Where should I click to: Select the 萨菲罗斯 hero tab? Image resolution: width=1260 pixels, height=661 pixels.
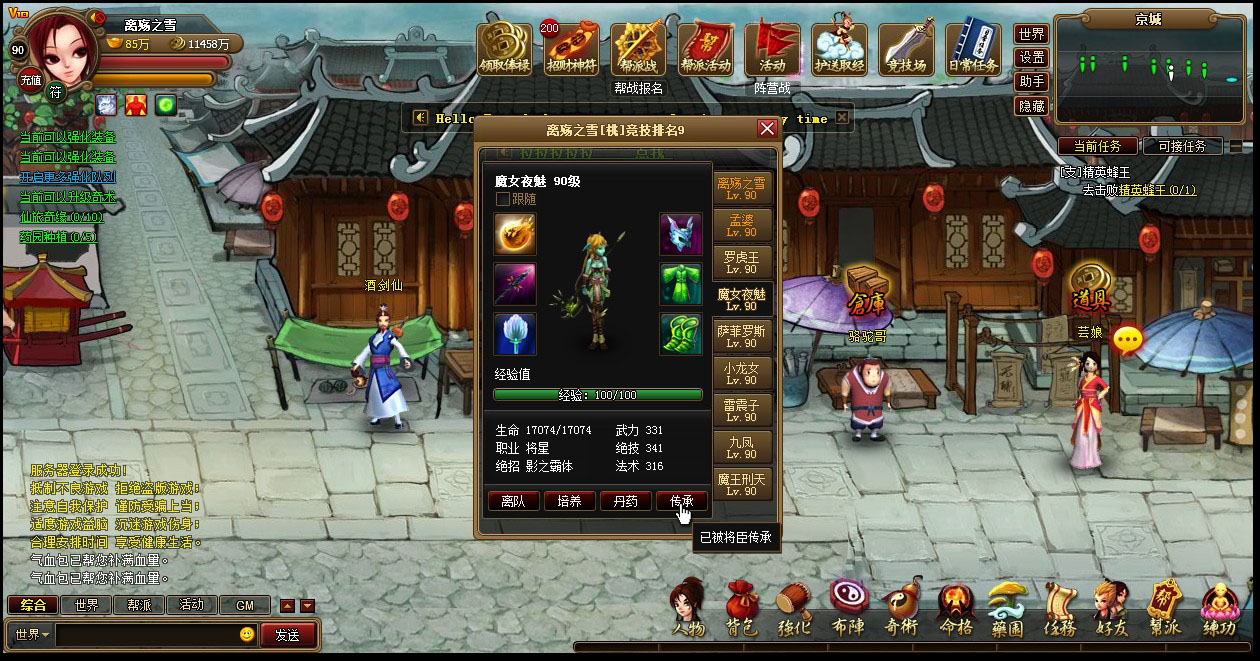[x=742, y=336]
